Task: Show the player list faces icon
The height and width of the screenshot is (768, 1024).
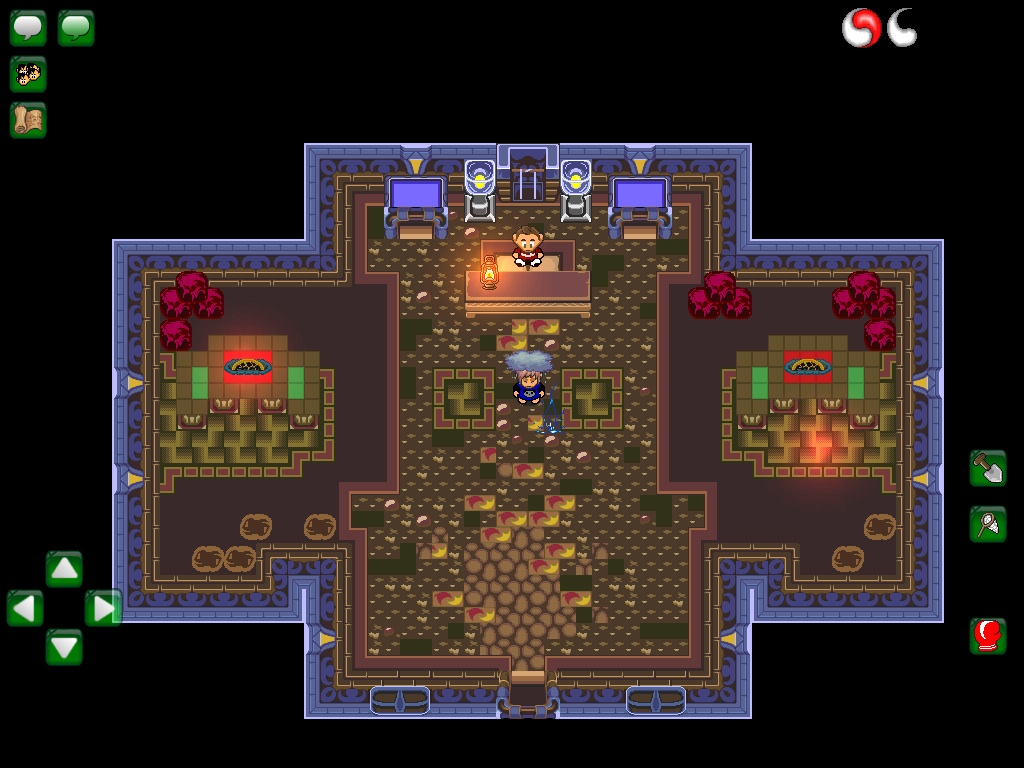Action: [28, 74]
